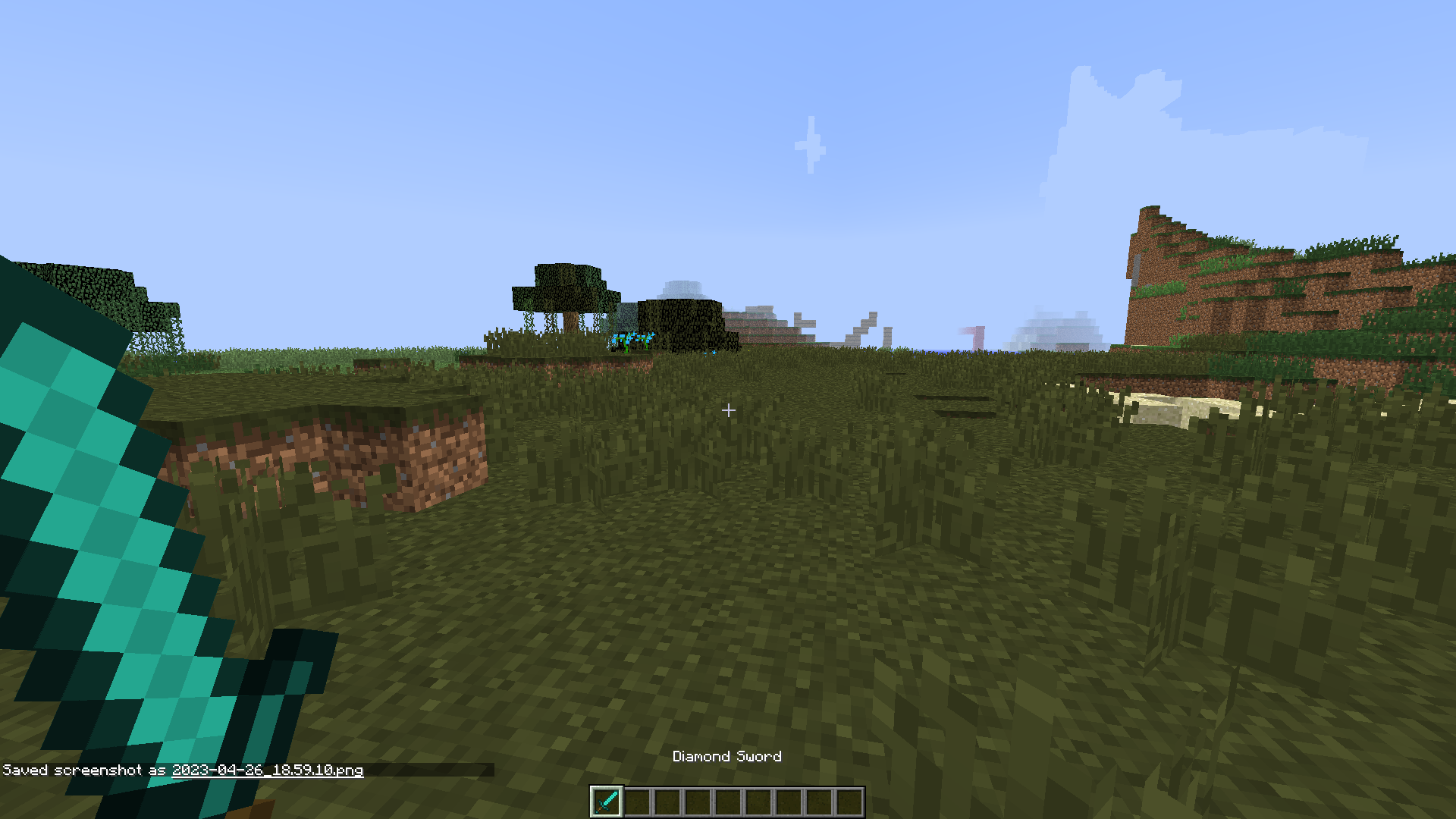Click the crosshair at screen center
Viewport: 1456px width, 819px height.
pos(728,410)
